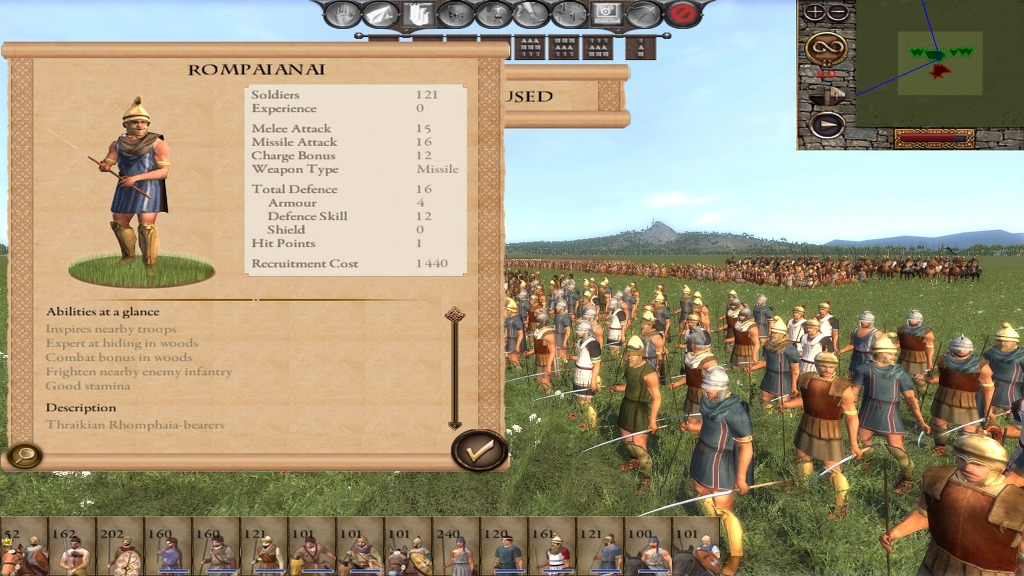The image size is (1024, 576).
Task: Select the unit card showing 120 soldiers
Action: pyautogui.click(x=505, y=546)
